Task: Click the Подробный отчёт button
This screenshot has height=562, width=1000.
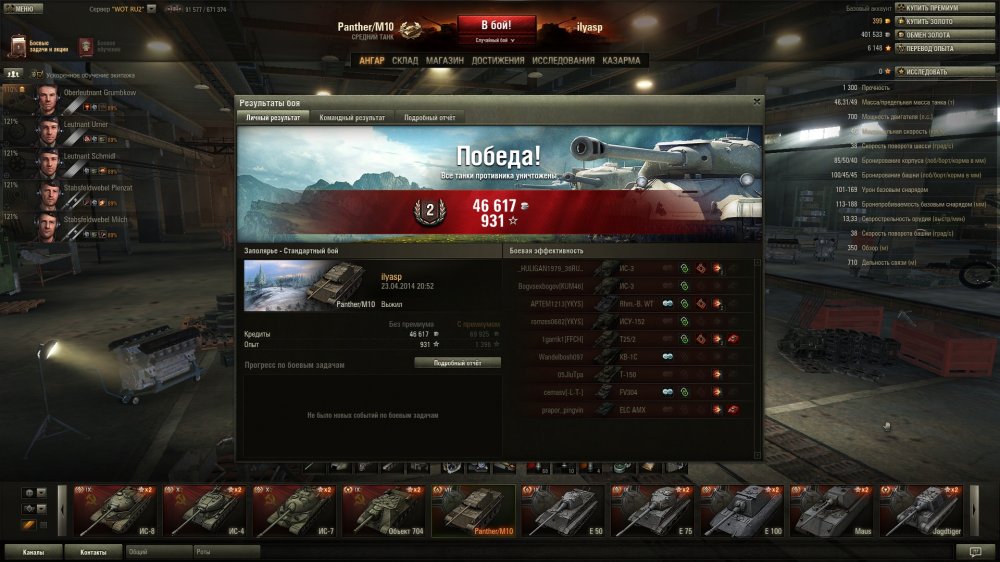Action: pos(457,362)
